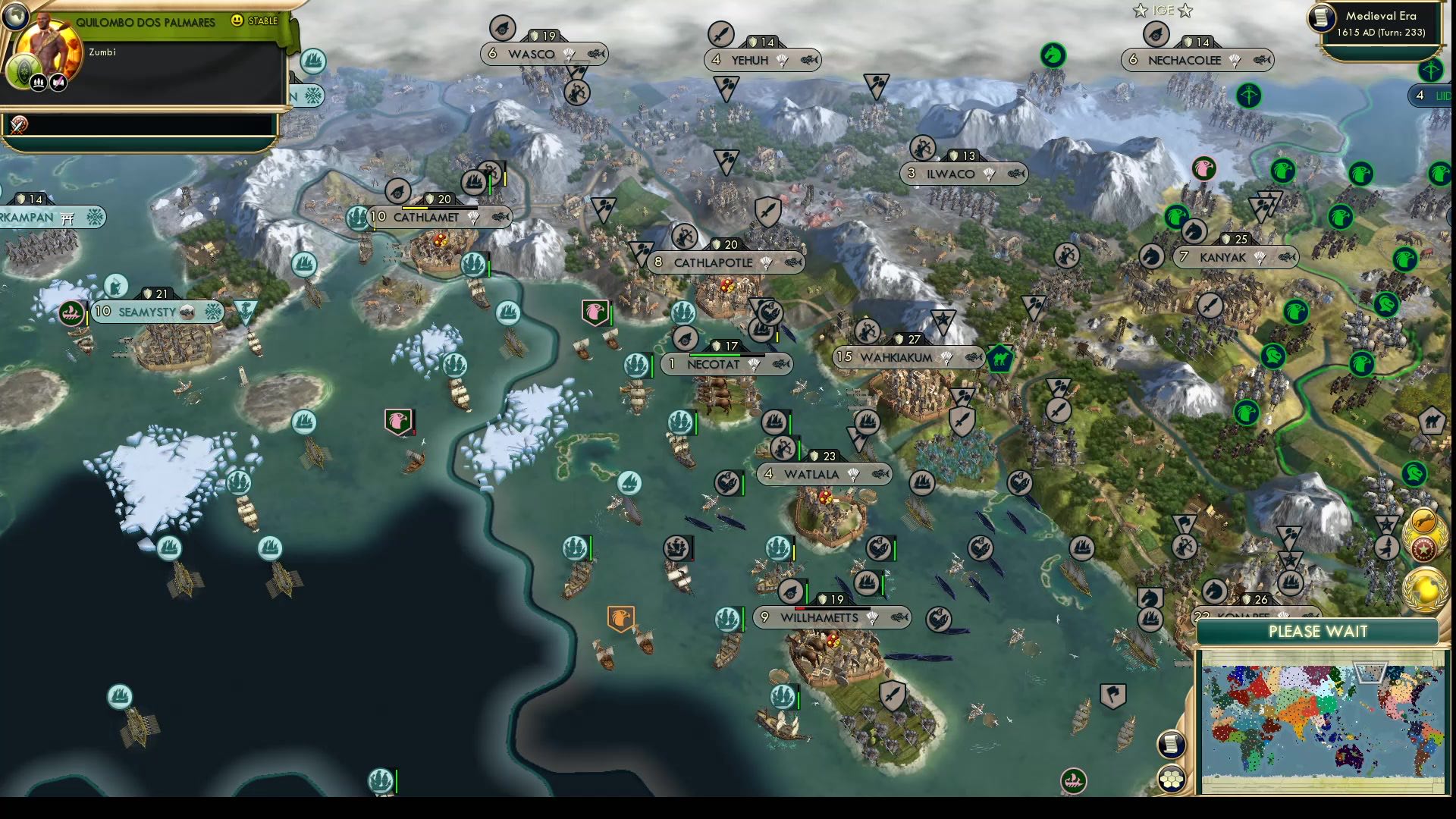1456x819 pixels.
Task: Click the crossed swords war icon
Action: 18,124
